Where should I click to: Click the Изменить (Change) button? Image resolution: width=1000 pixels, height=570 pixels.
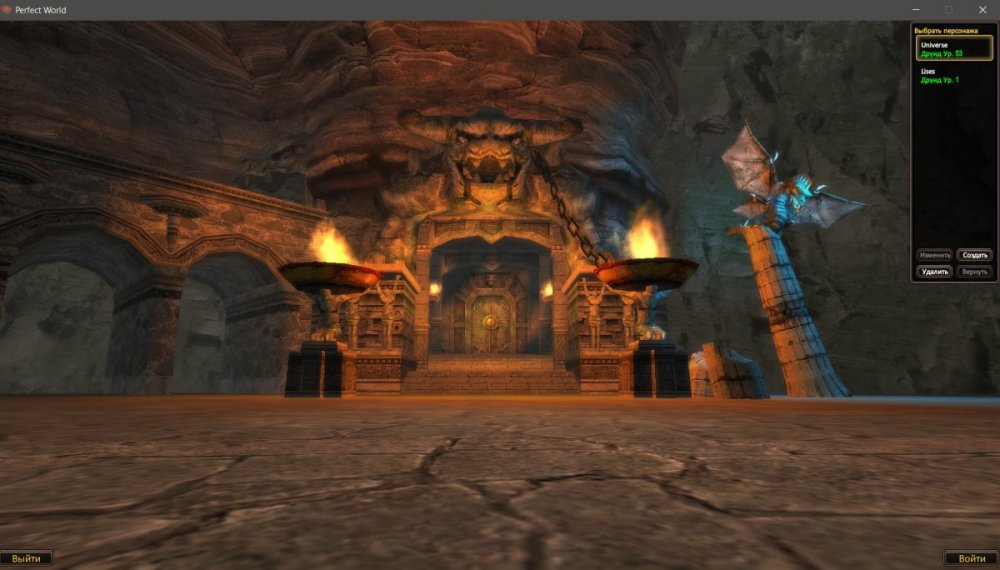click(935, 255)
